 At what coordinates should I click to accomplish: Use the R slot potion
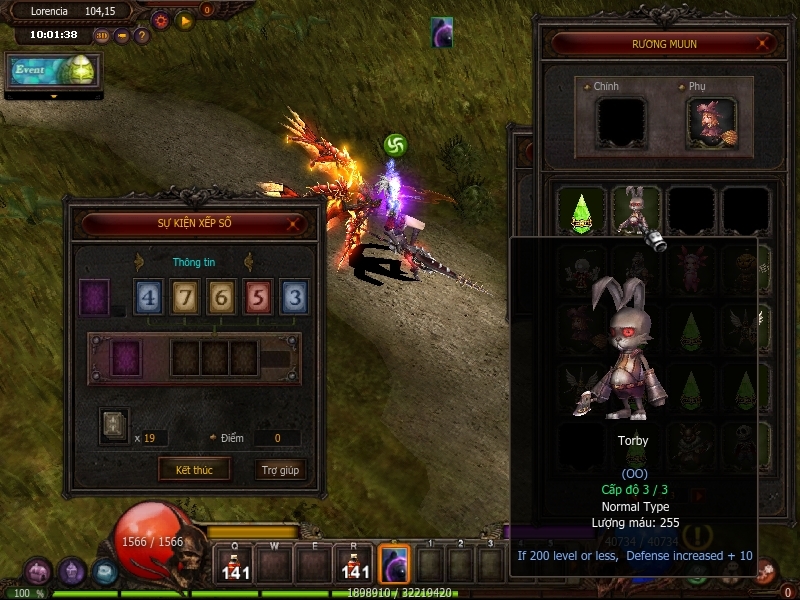click(x=356, y=563)
